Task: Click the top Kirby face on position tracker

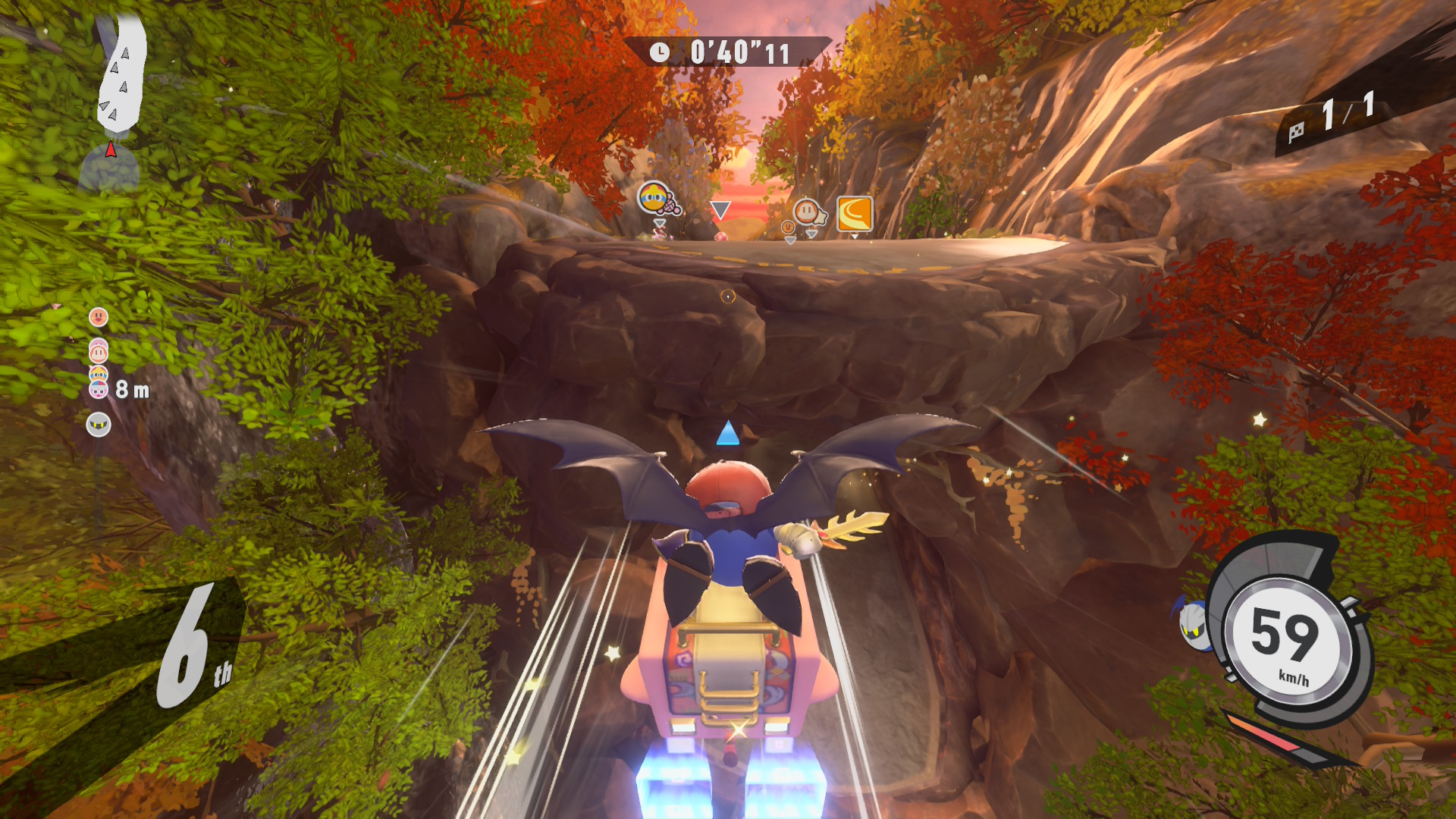Action: coord(99,317)
